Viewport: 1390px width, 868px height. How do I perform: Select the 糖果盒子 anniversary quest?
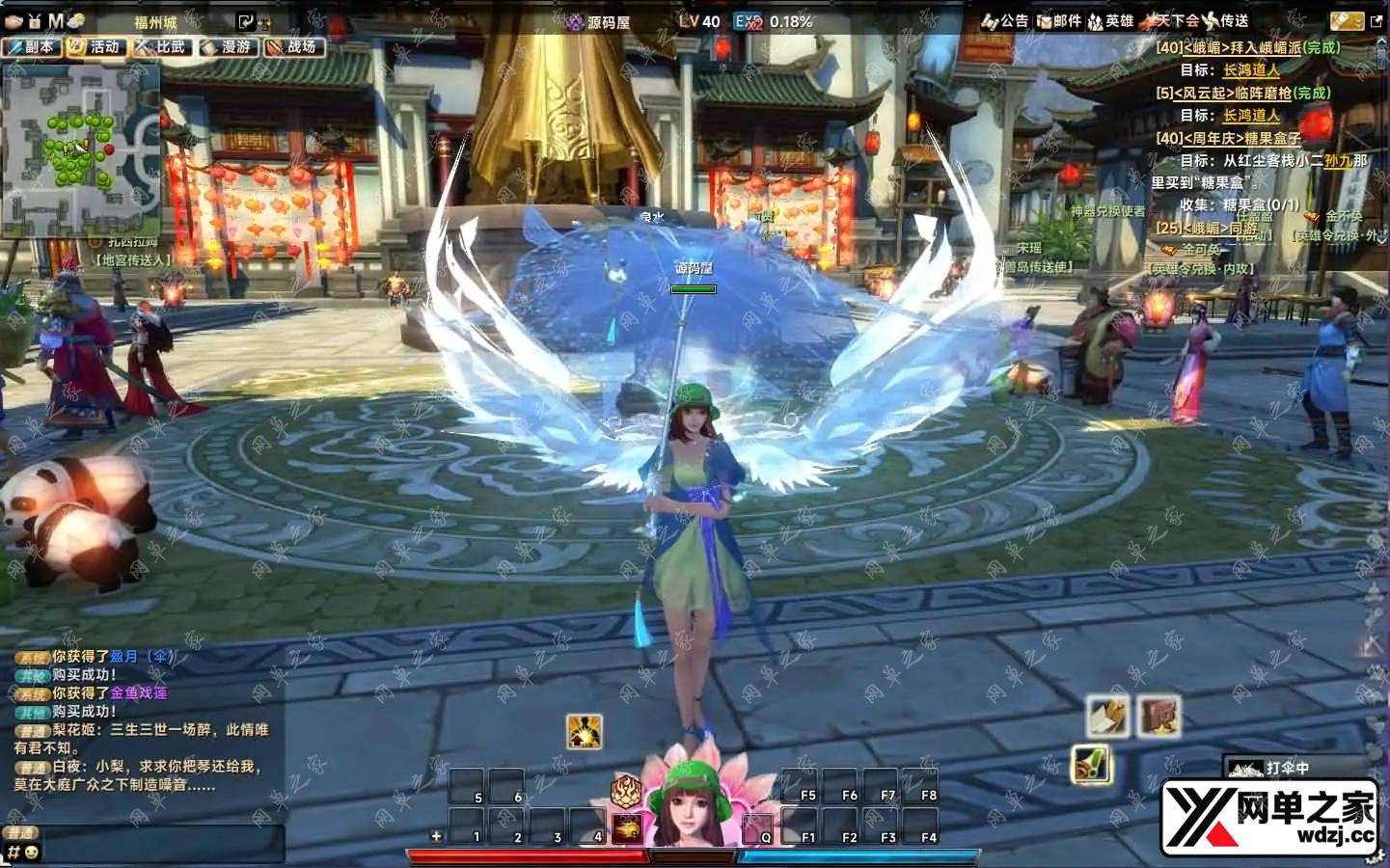coord(1229,138)
